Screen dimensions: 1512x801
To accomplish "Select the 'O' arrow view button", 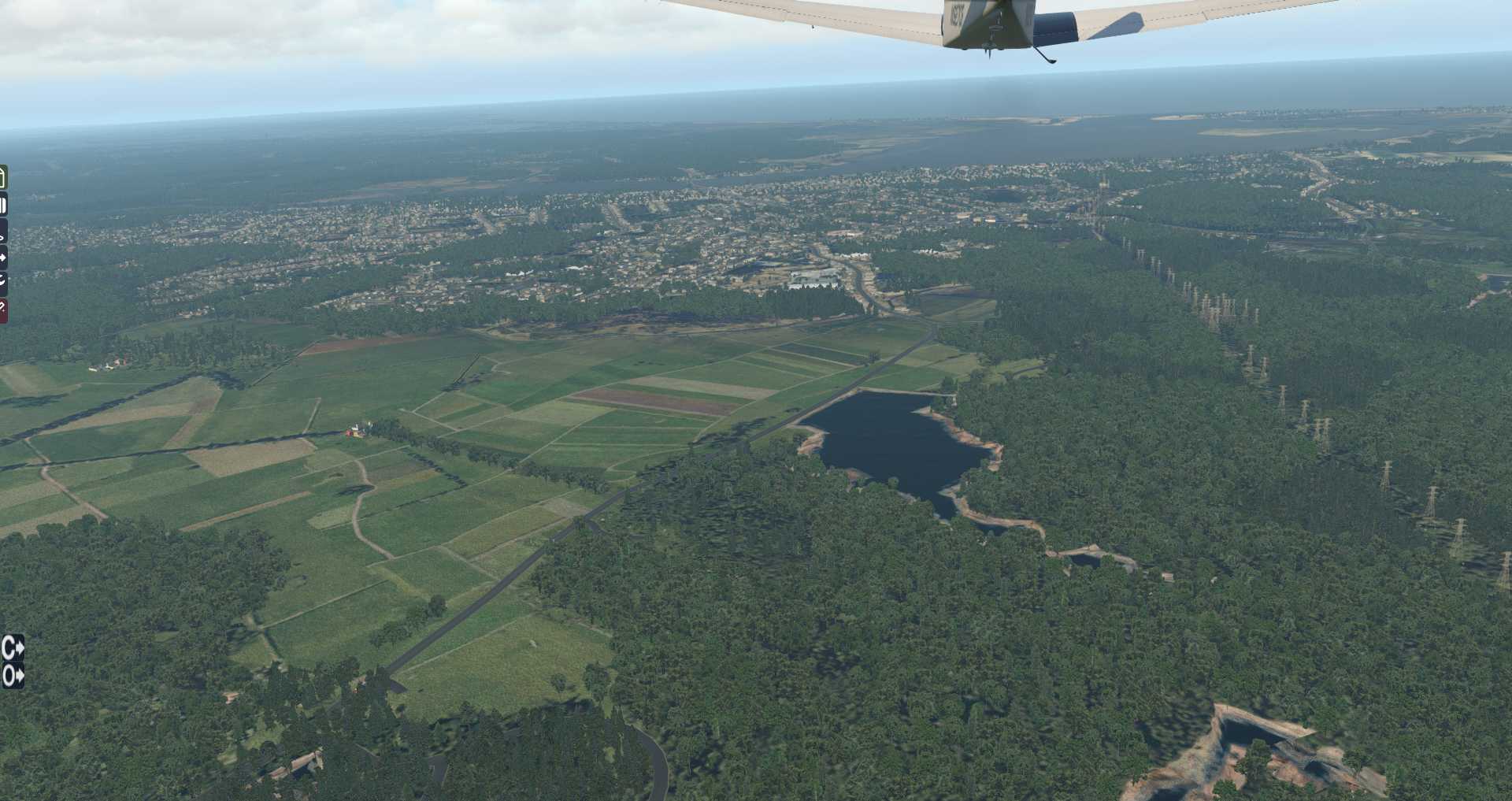I will tap(13, 676).
